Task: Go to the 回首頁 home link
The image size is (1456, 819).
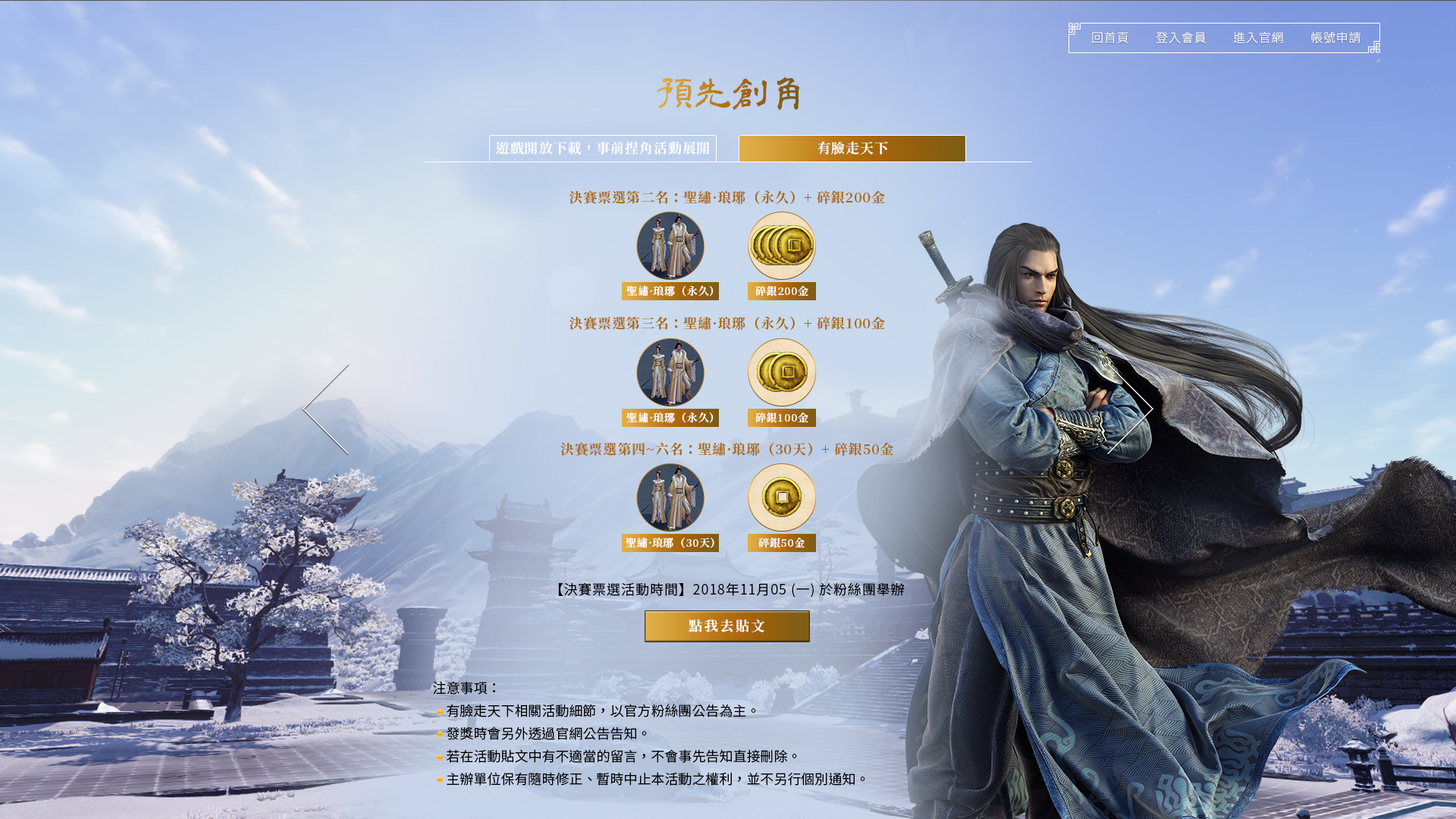Action: [1109, 38]
